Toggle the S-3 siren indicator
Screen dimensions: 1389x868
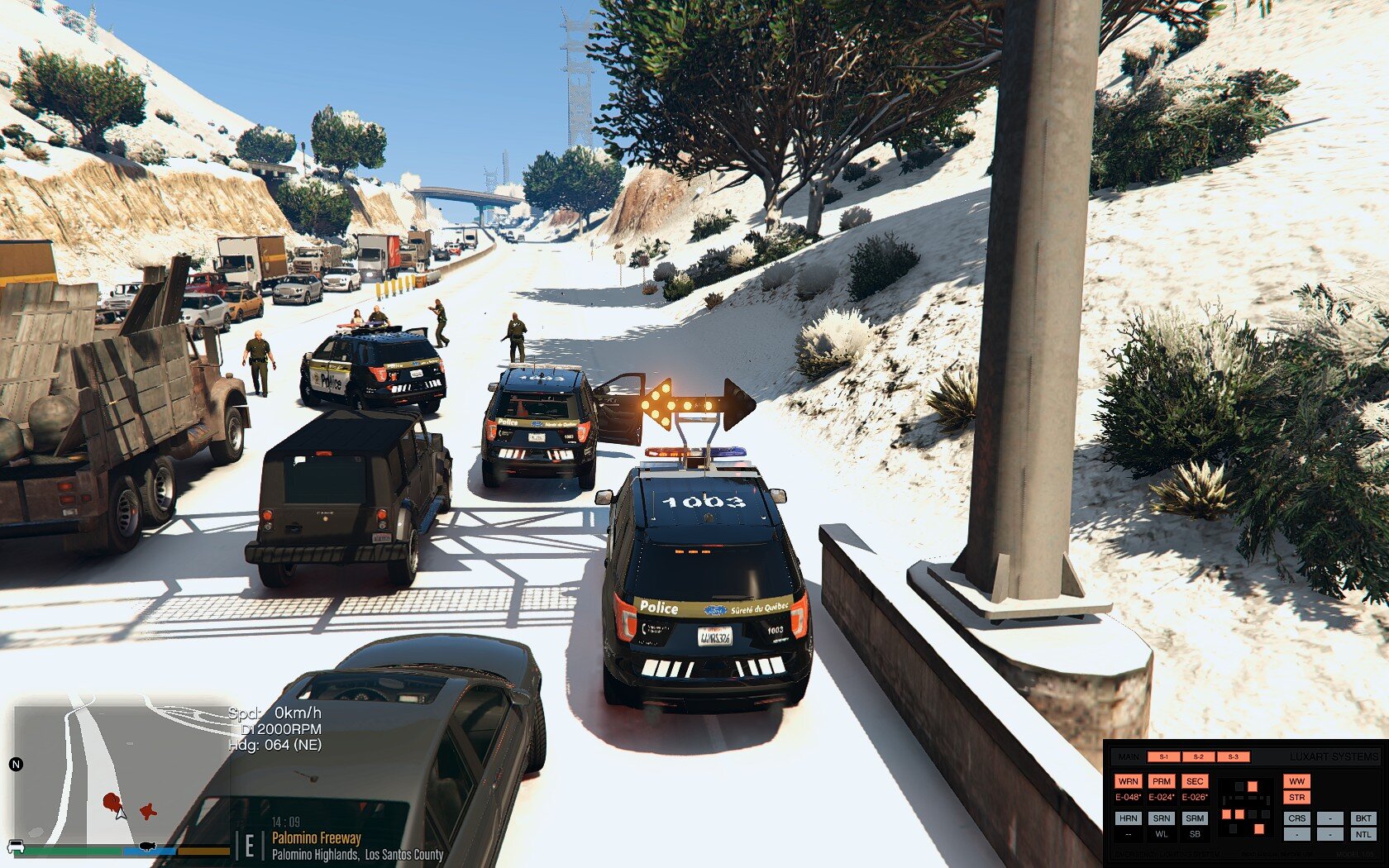tap(1233, 756)
